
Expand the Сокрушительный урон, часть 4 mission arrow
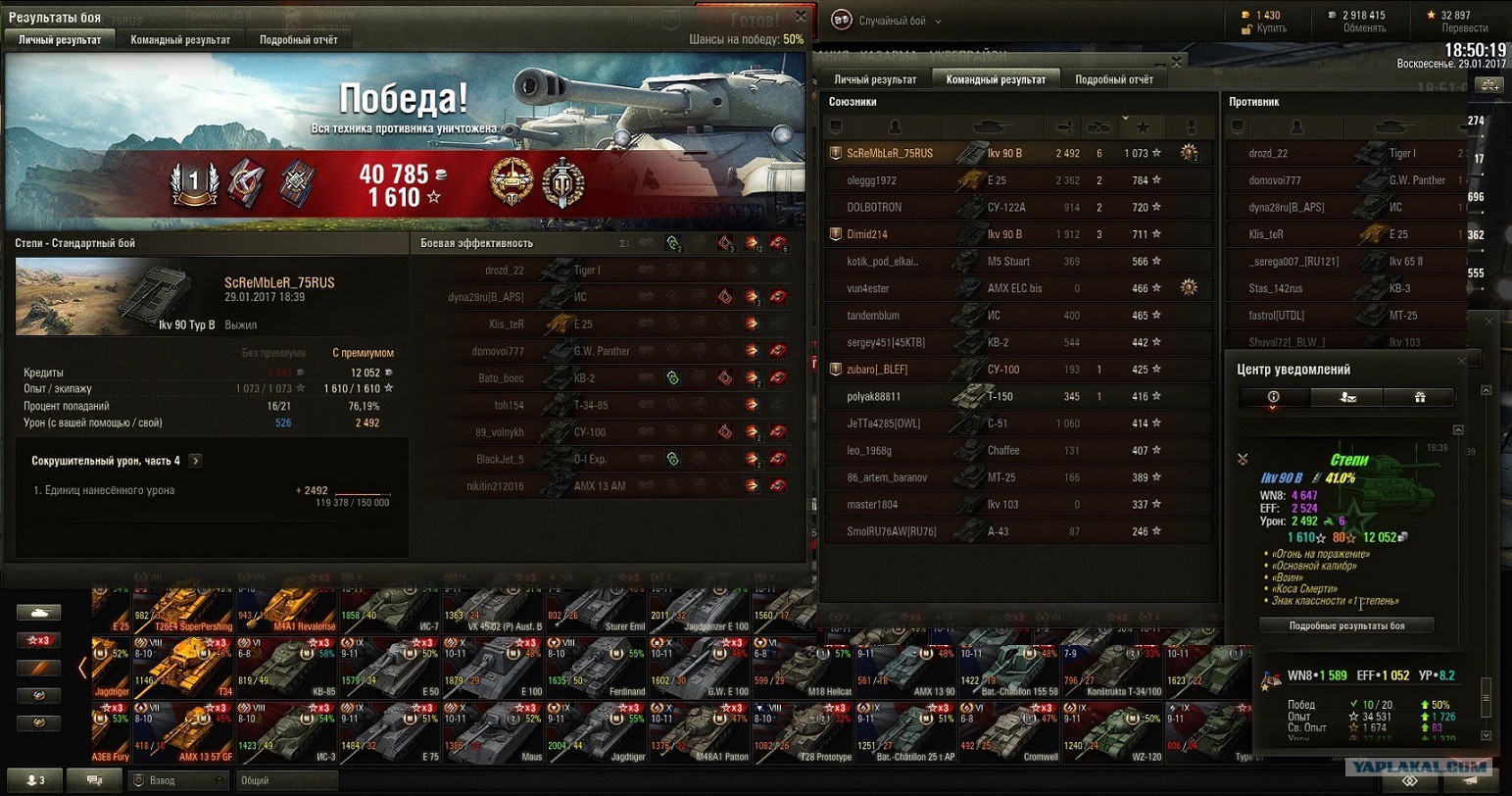[195, 461]
